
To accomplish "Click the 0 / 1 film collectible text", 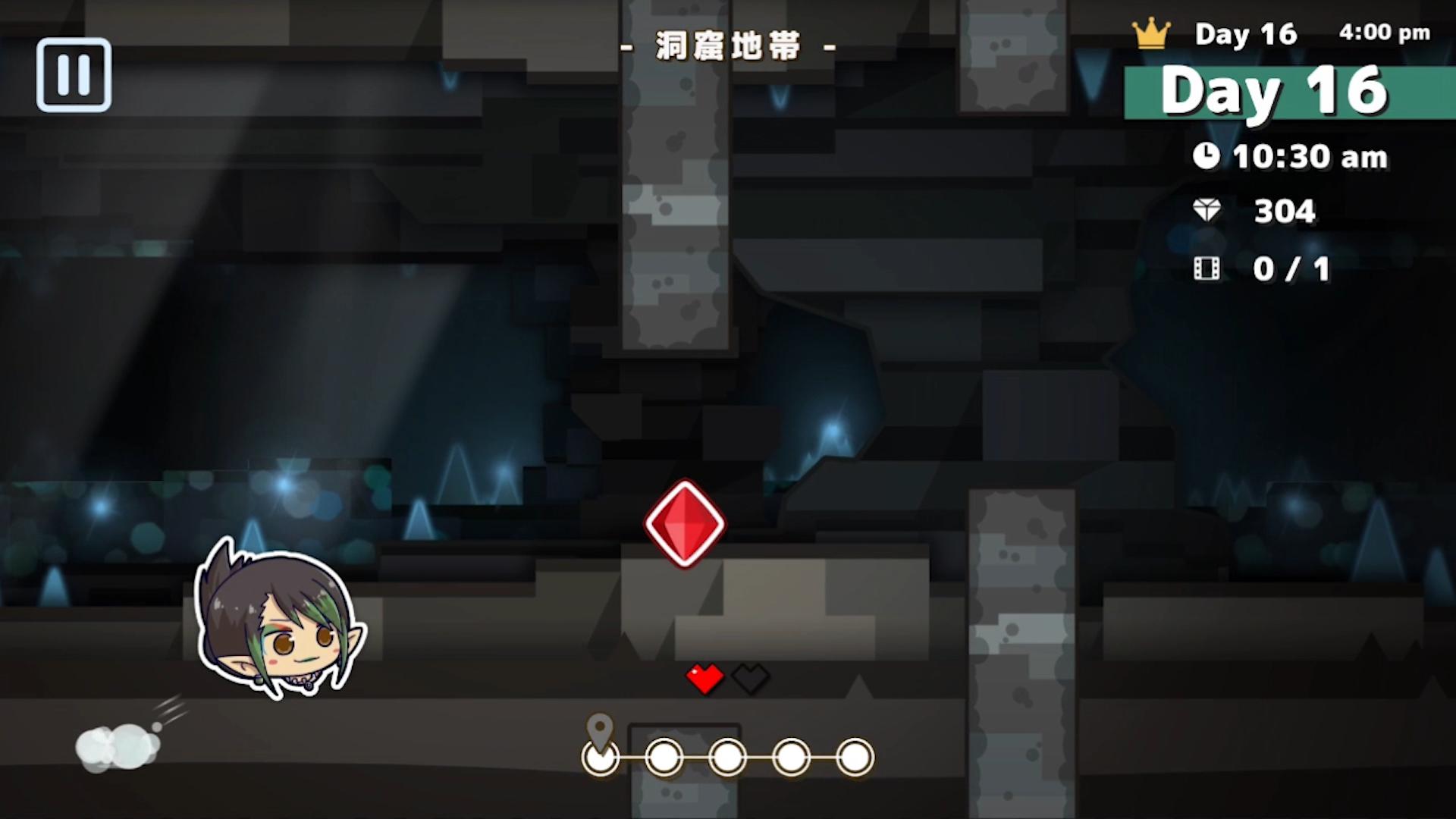I will click(x=1291, y=268).
